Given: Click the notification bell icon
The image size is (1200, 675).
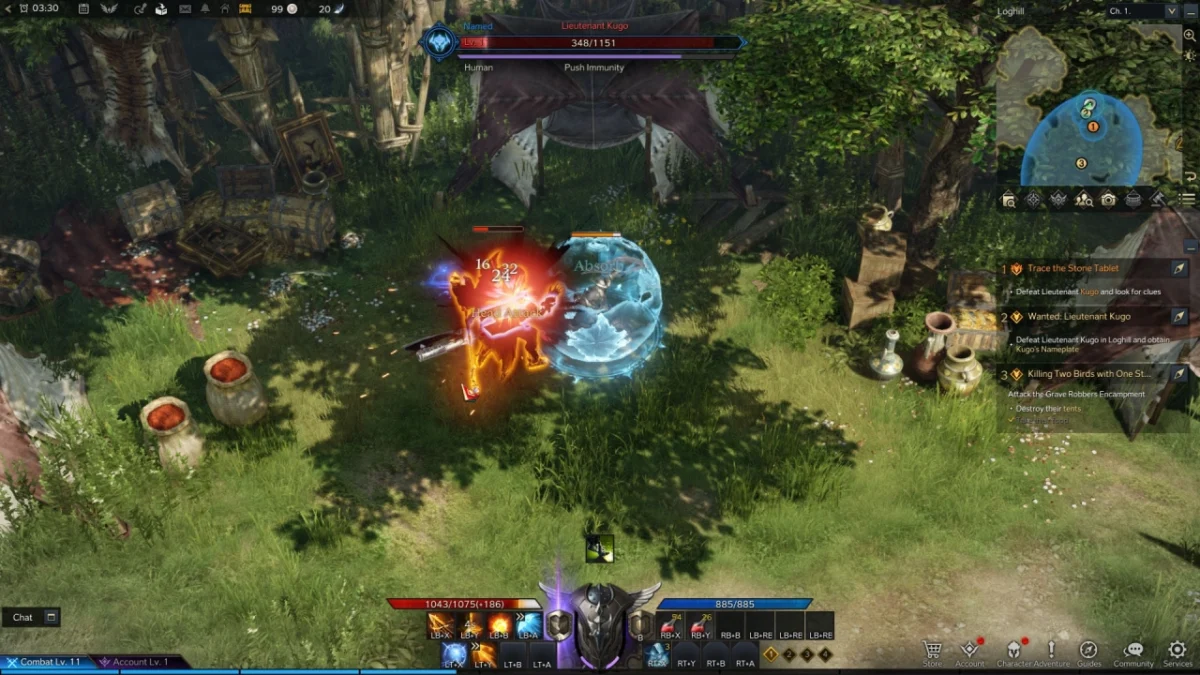Looking at the screenshot, I should pyautogui.click(x=205, y=9).
